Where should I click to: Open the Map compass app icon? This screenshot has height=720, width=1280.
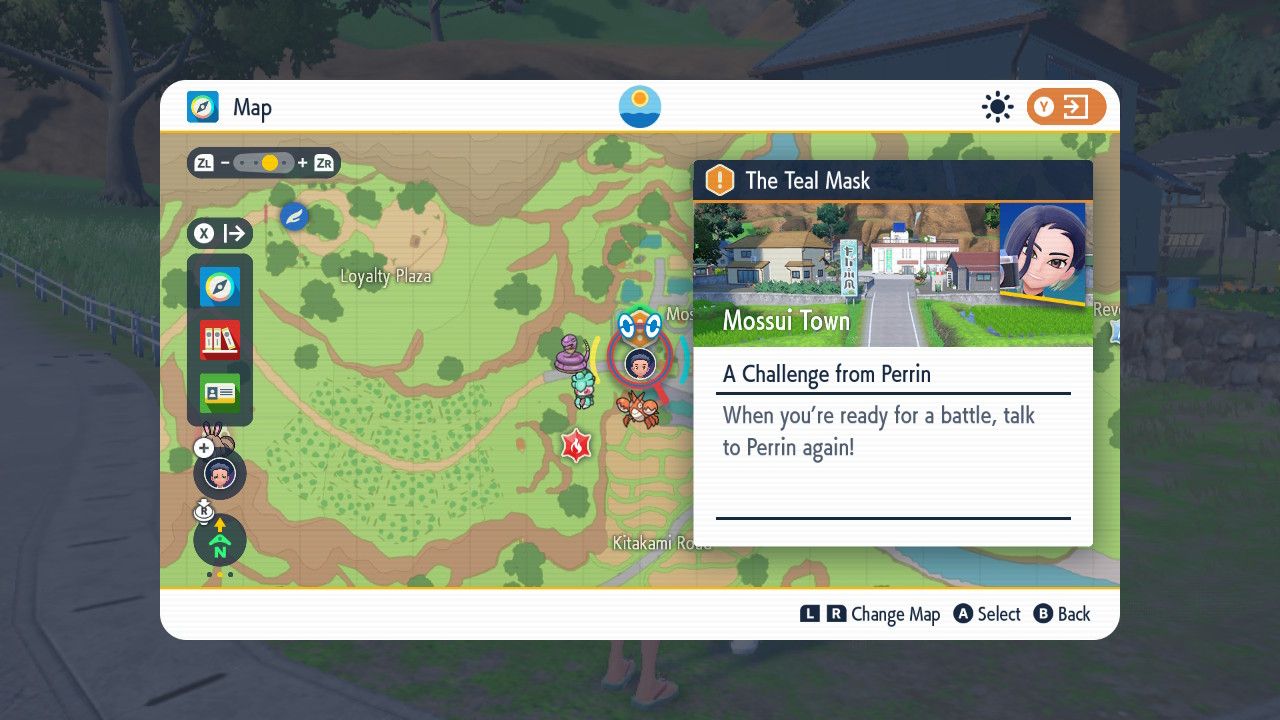coord(220,287)
